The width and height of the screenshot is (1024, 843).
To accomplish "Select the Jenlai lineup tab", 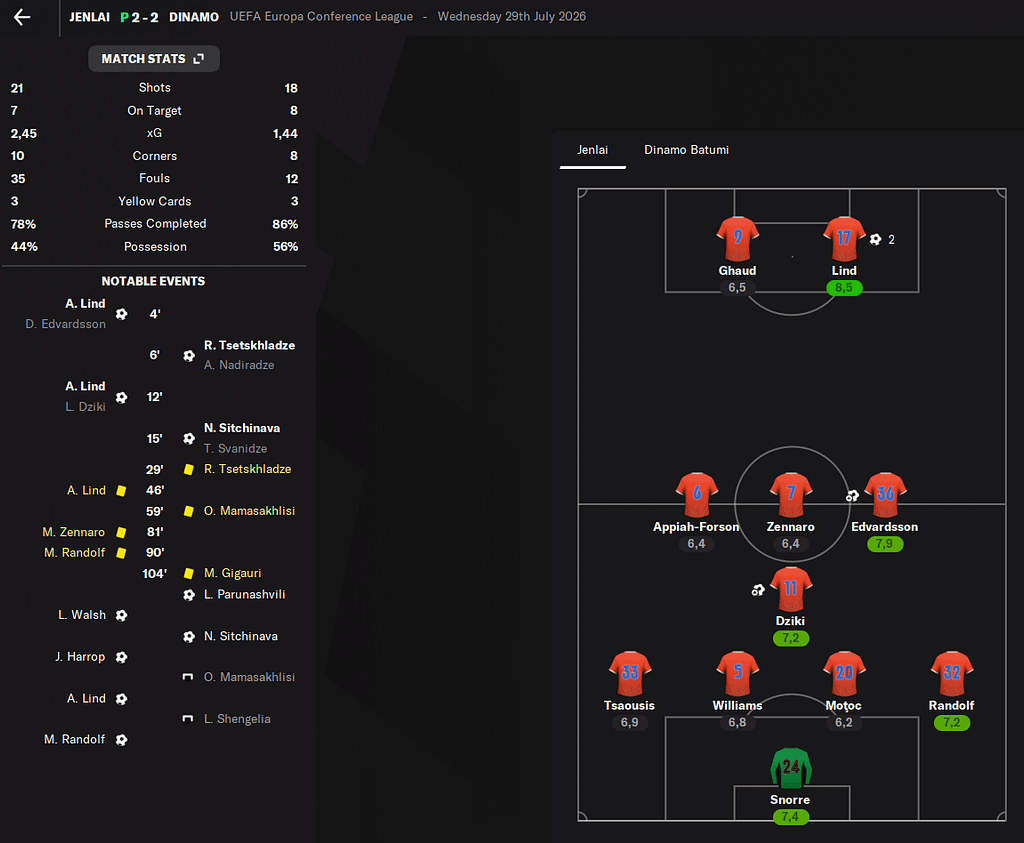I will click(x=592, y=150).
